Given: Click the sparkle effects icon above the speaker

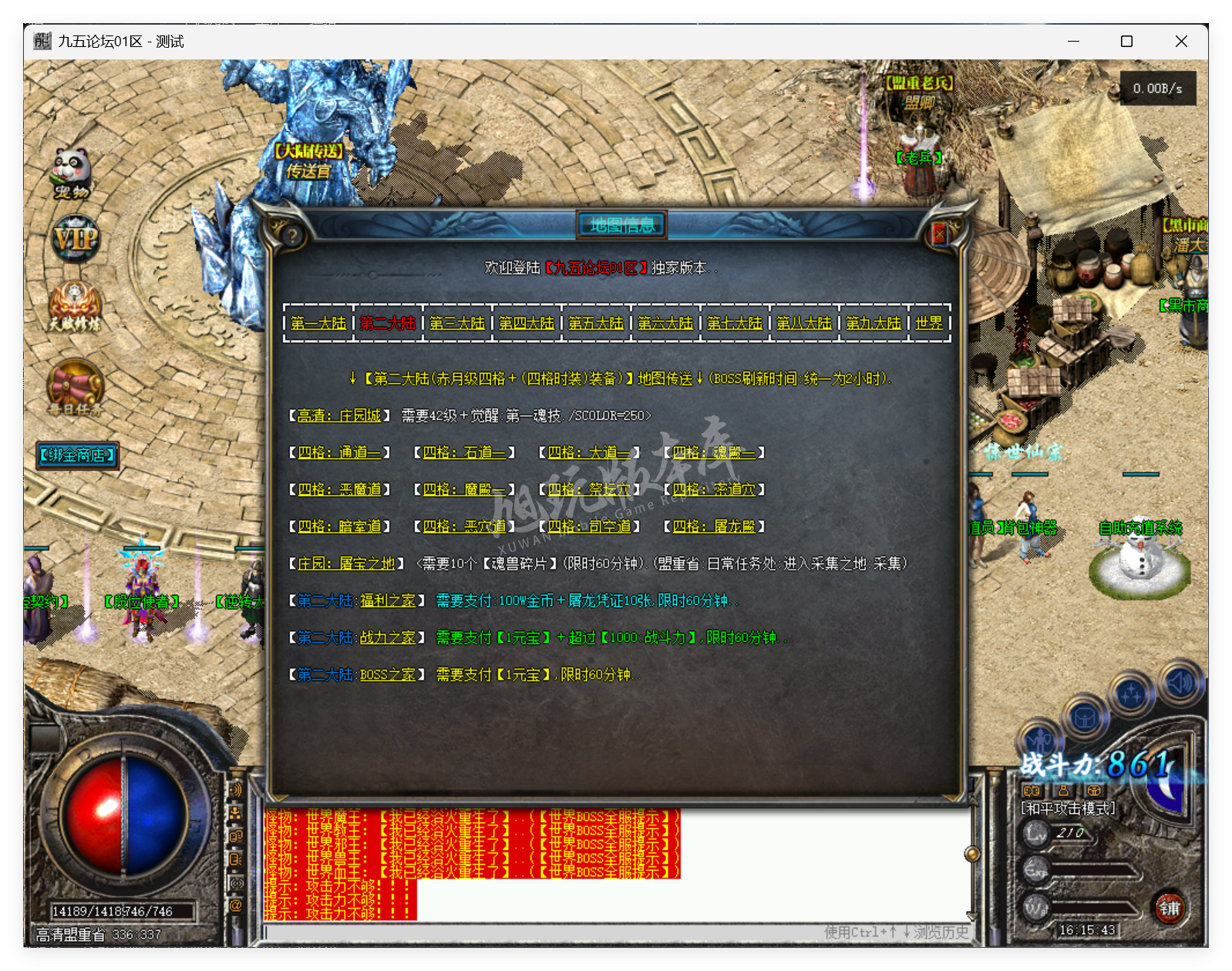Looking at the screenshot, I should click(x=1132, y=693).
